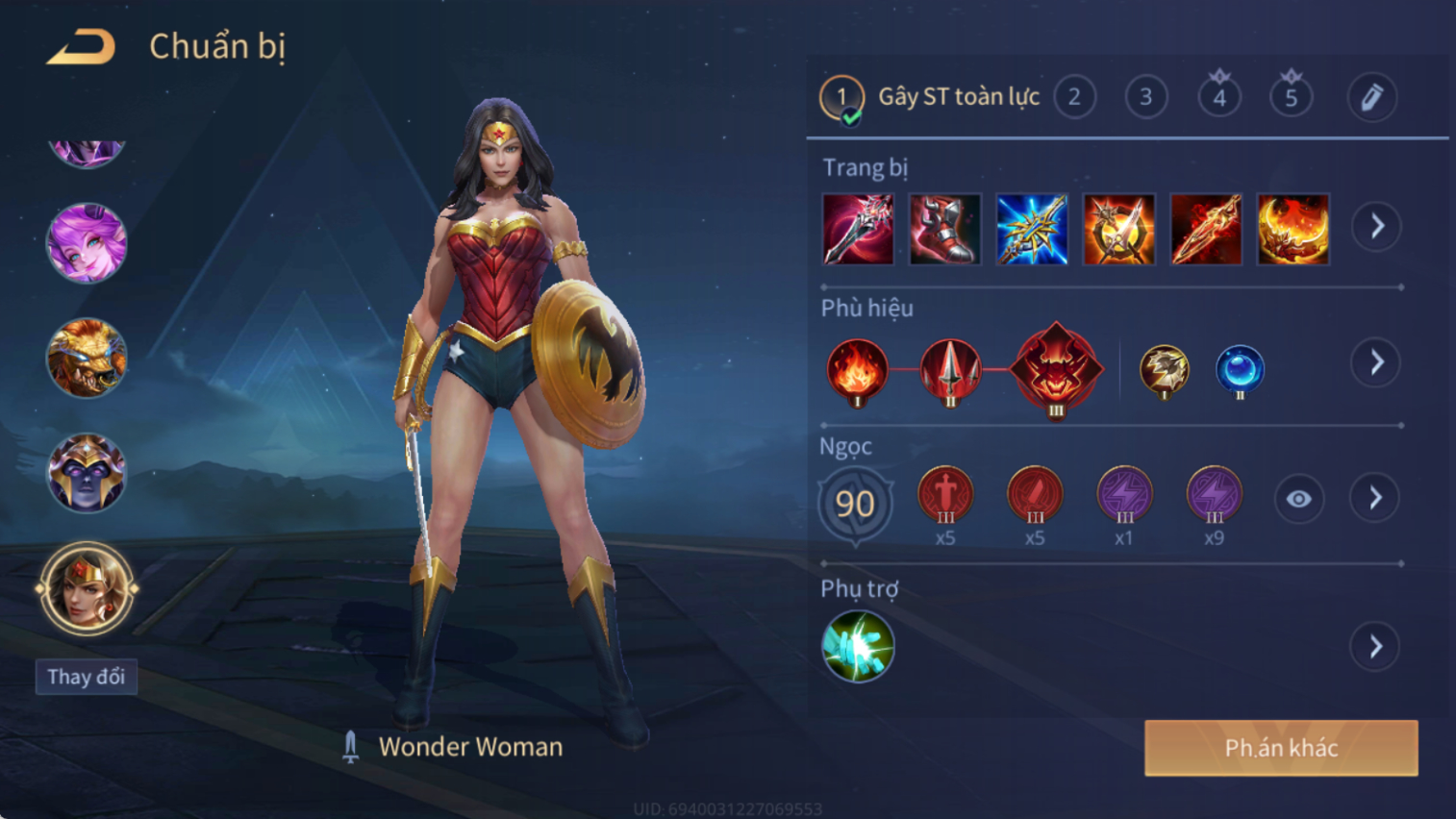Open the Phụ trợ section arrow
1456x819 pixels.
1375,646
